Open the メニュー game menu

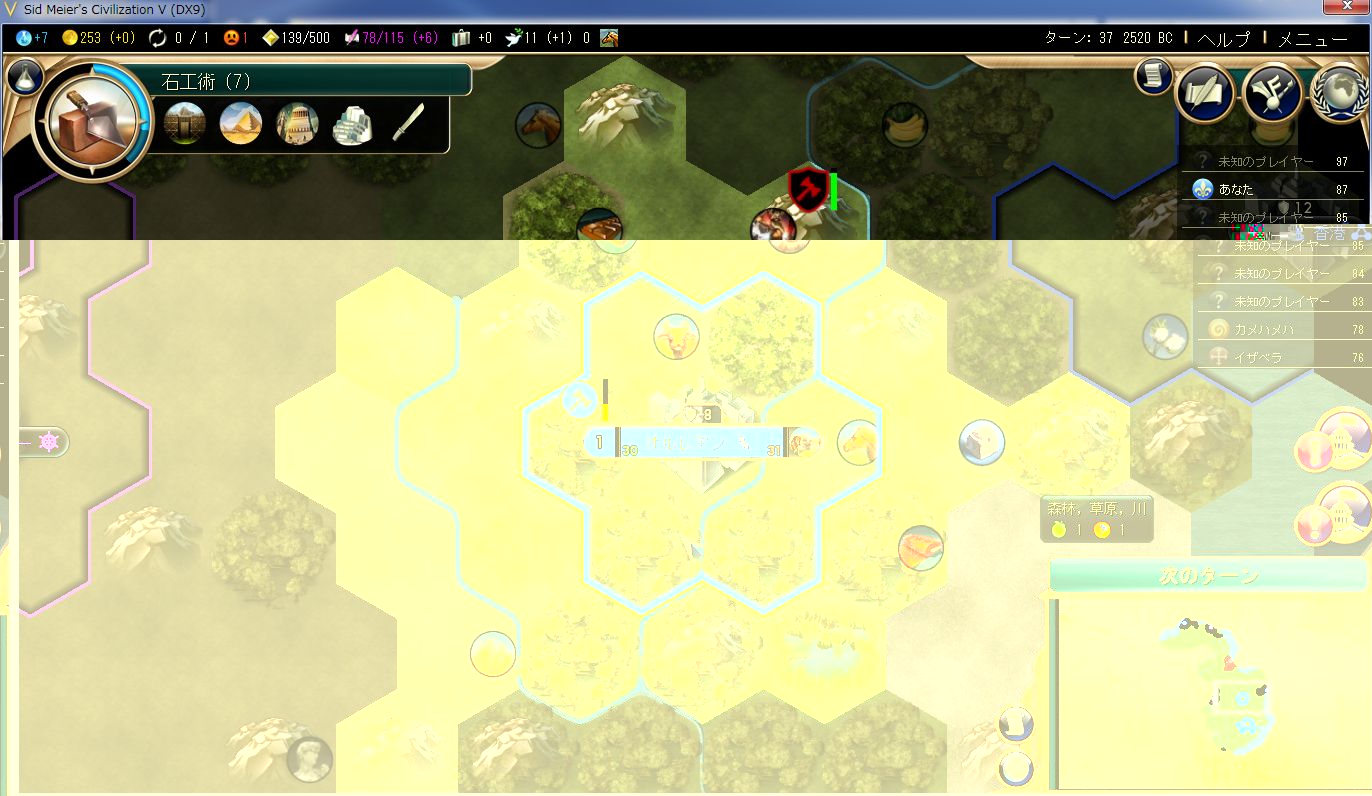(x=1312, y=39)
